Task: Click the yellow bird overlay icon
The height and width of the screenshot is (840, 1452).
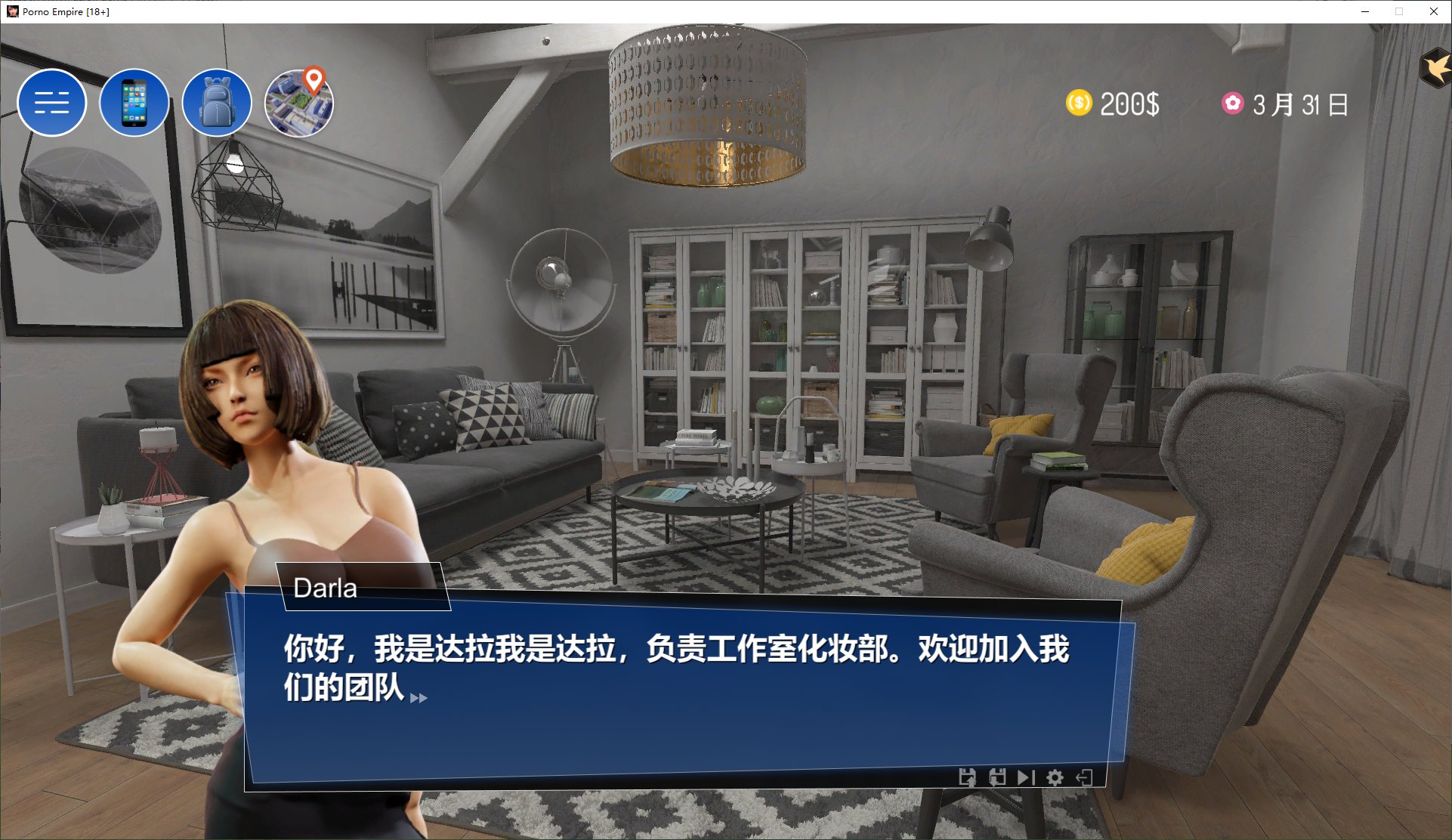Action: pyautogui.click(x=1437, y=66)
